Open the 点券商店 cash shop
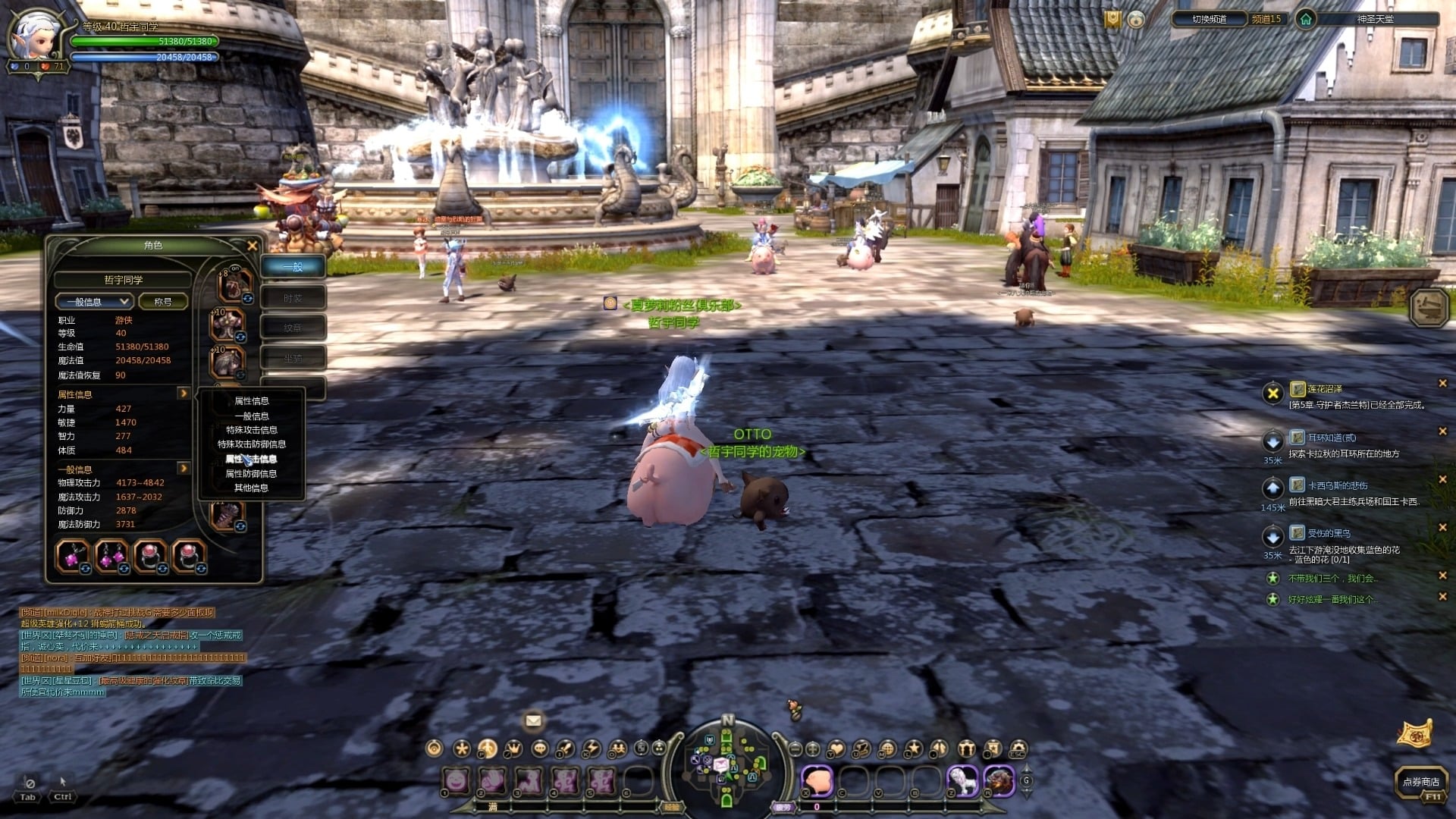Viewport: 1456px width, 819px height. (1420, 782)
